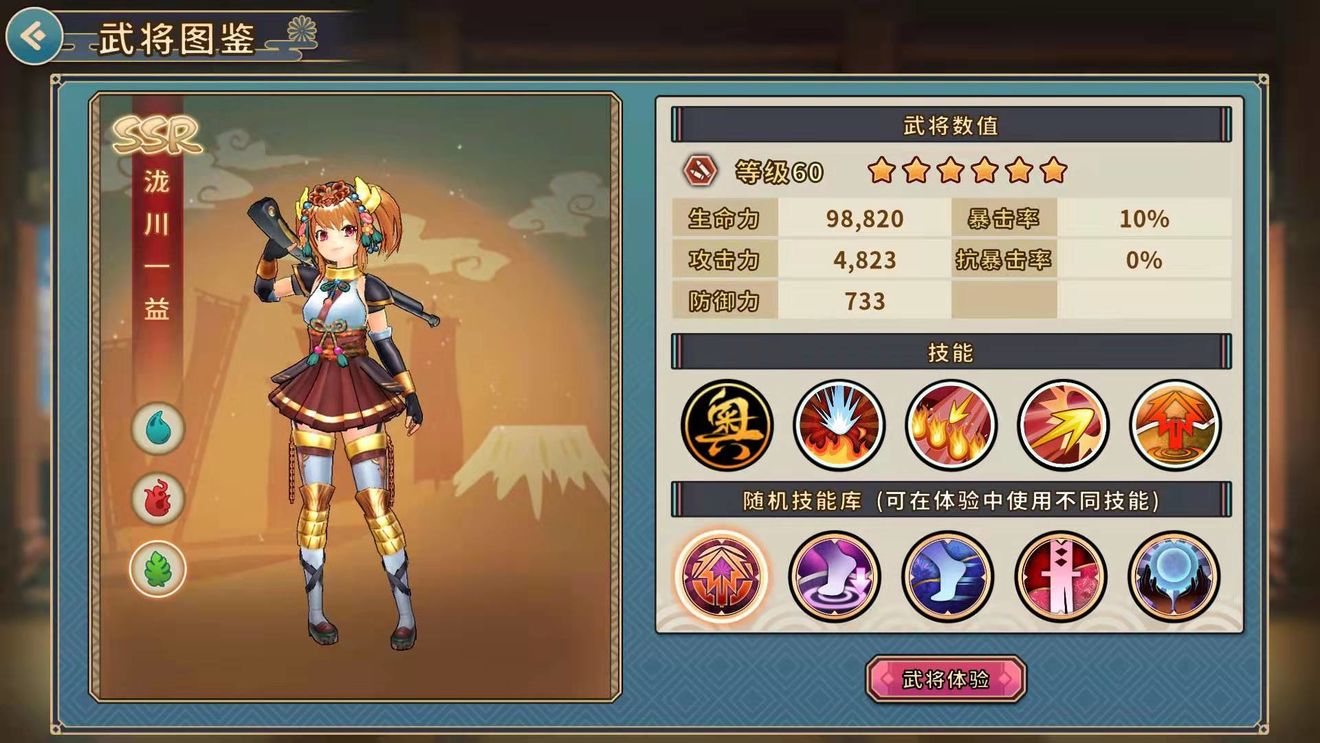Inspect the fiery explosion skill icon
The image size is (1320, 743).
click(x=839, y=424)
